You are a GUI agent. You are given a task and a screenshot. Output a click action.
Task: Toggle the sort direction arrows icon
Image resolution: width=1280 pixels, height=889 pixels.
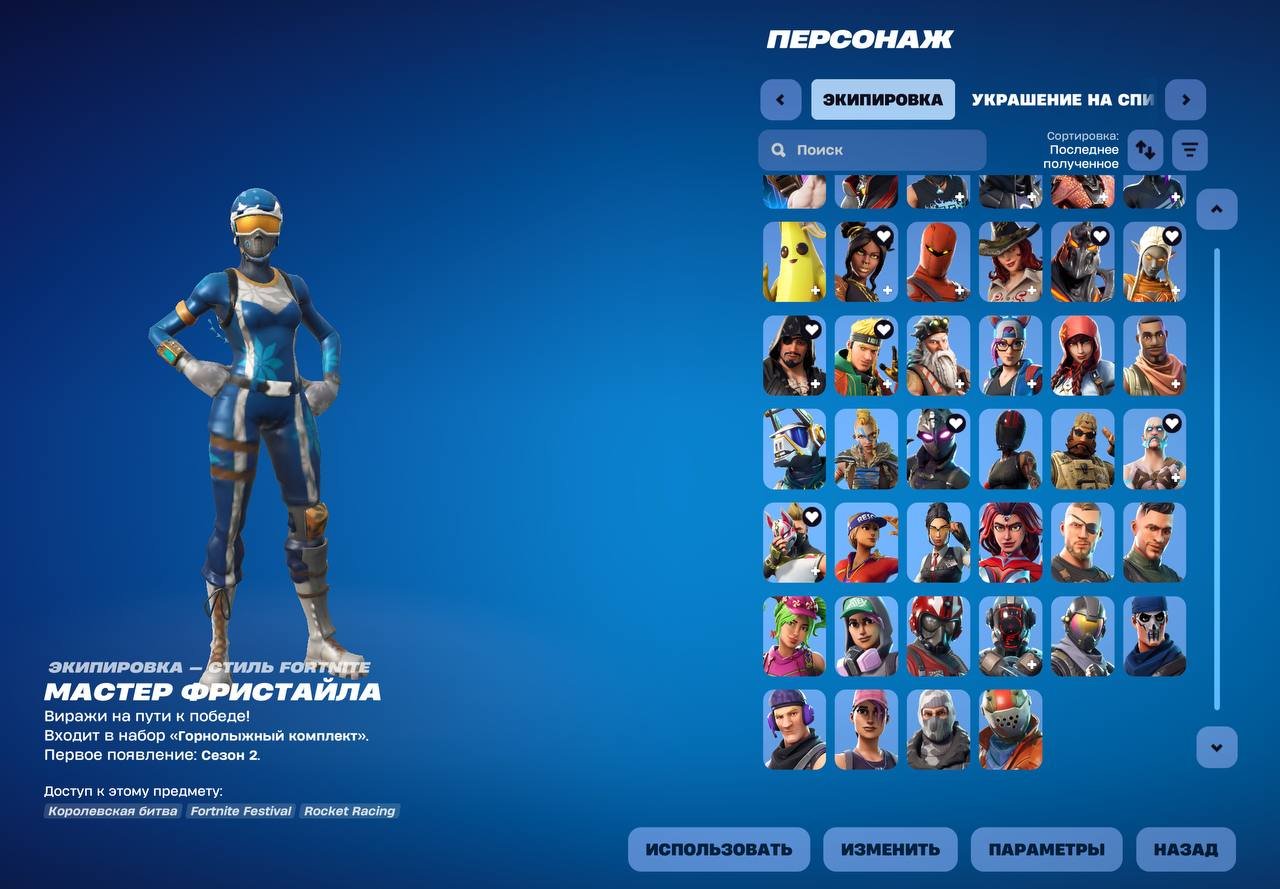(x=1145, y=149)
